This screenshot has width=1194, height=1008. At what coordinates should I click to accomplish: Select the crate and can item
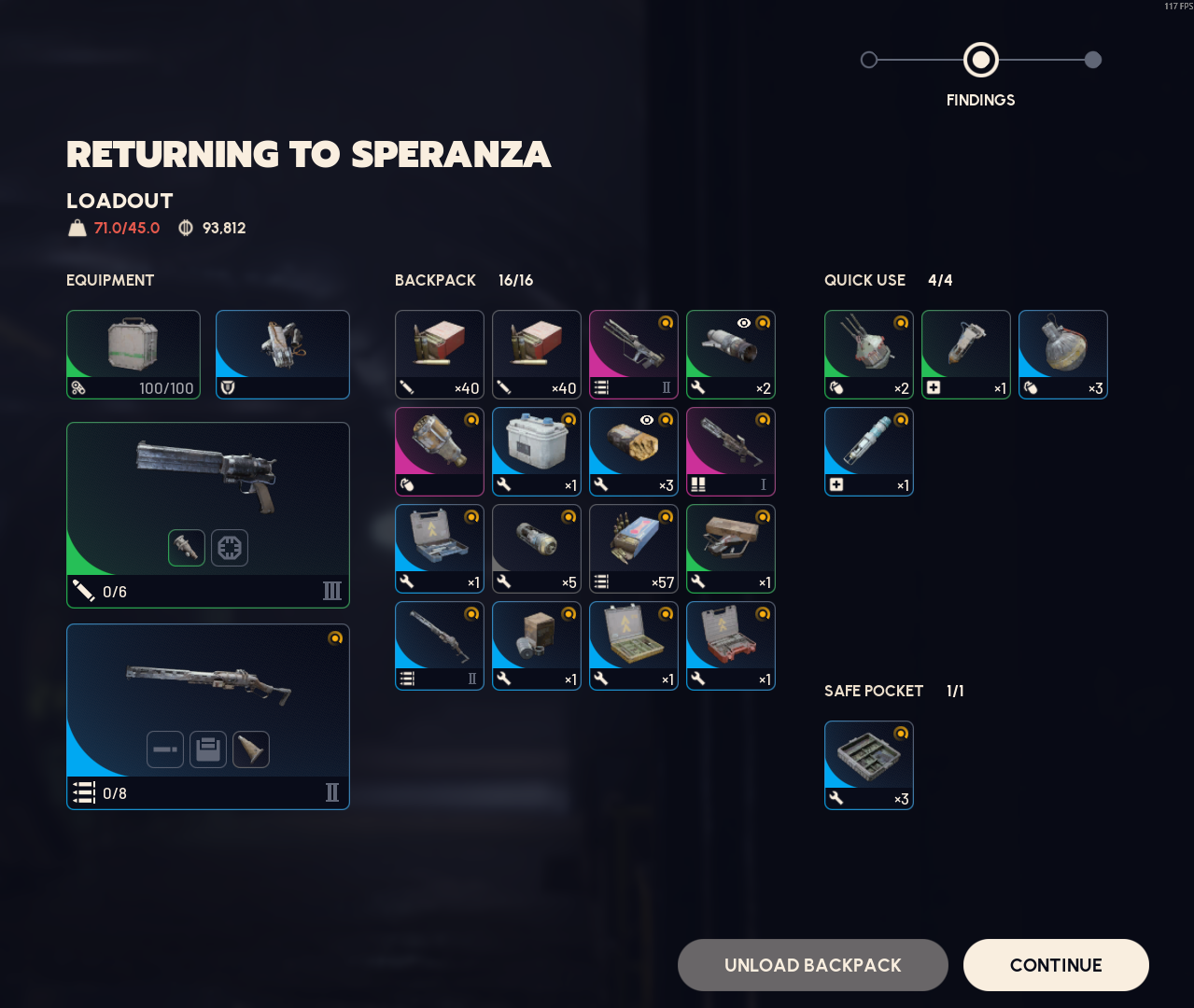tap(537, 646)
